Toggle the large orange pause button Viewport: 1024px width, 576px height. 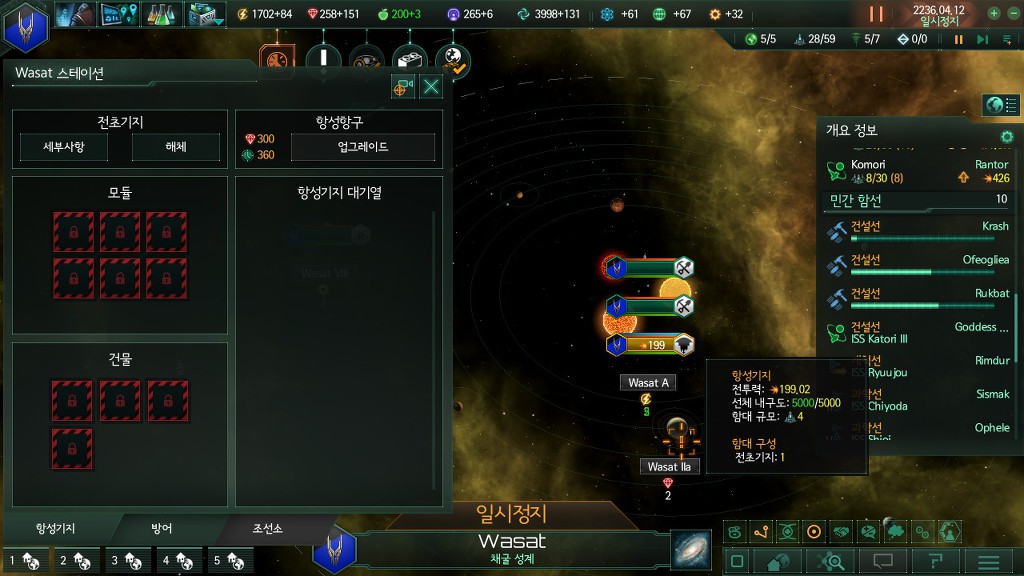pos(876,14)
